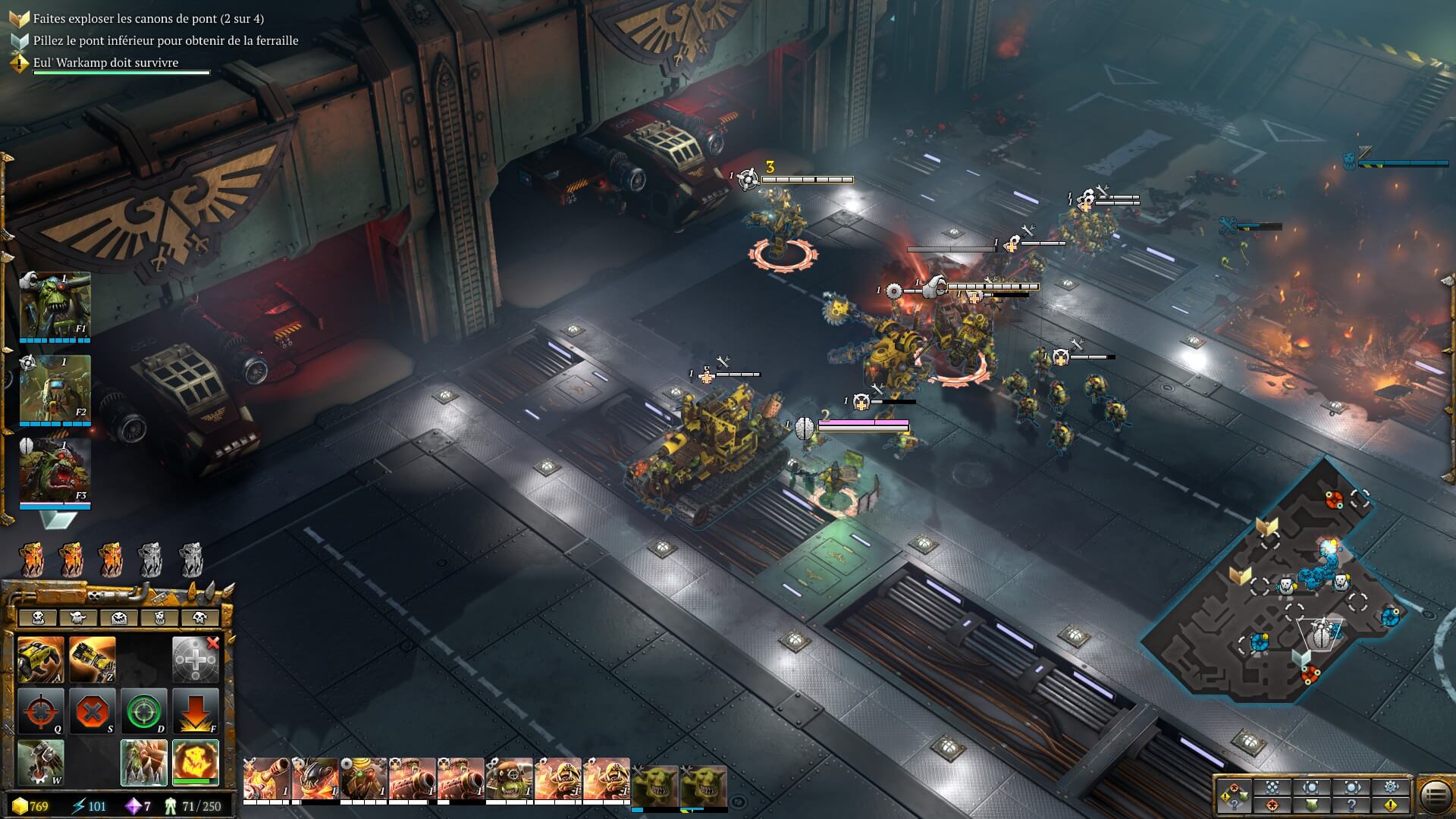
Task: Select the black-masked ork unit card
Action: (x=315, y=780)
